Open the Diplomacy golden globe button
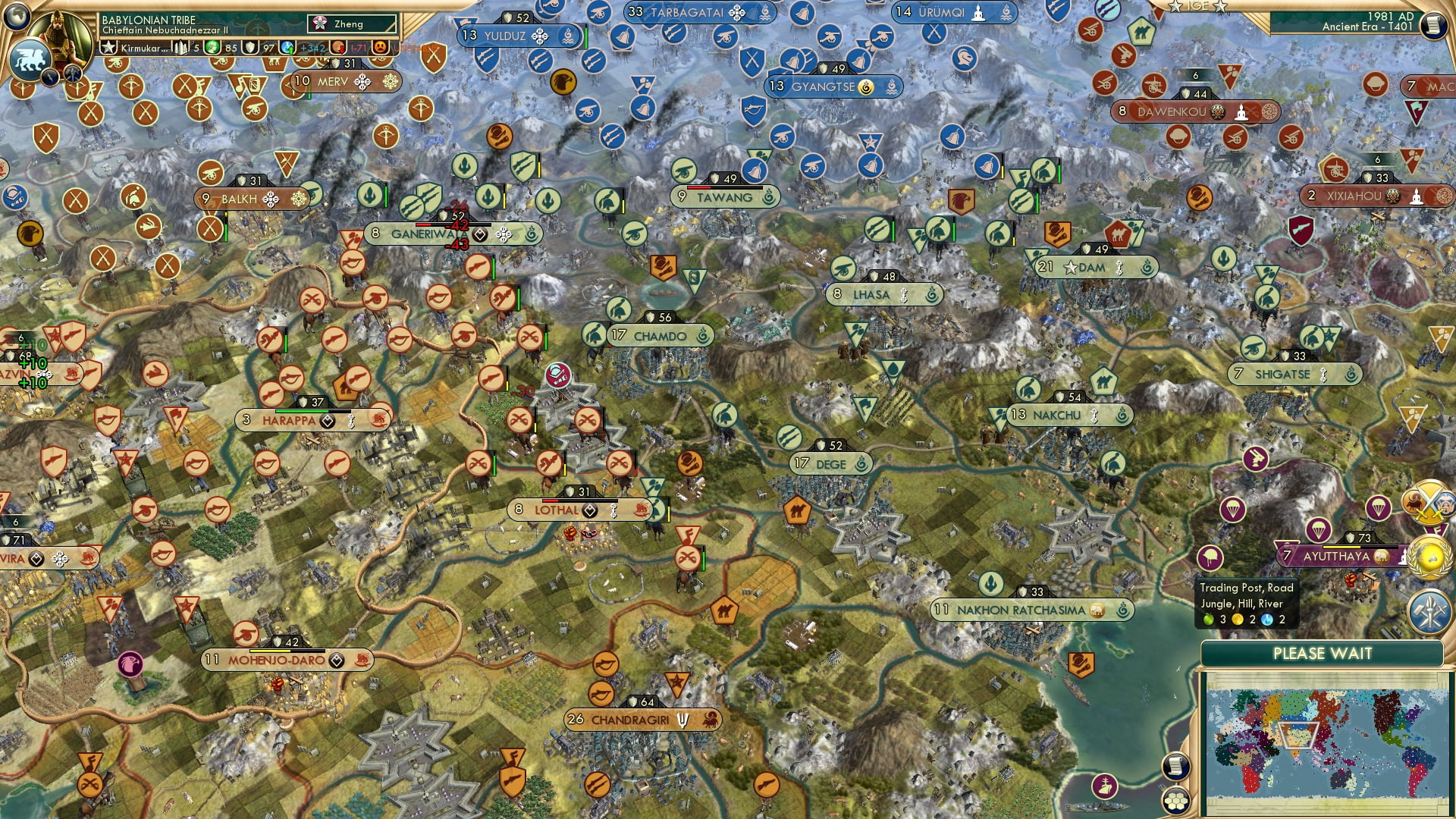The height and width of the screenshot is (819, 1456). (1429, 557)
